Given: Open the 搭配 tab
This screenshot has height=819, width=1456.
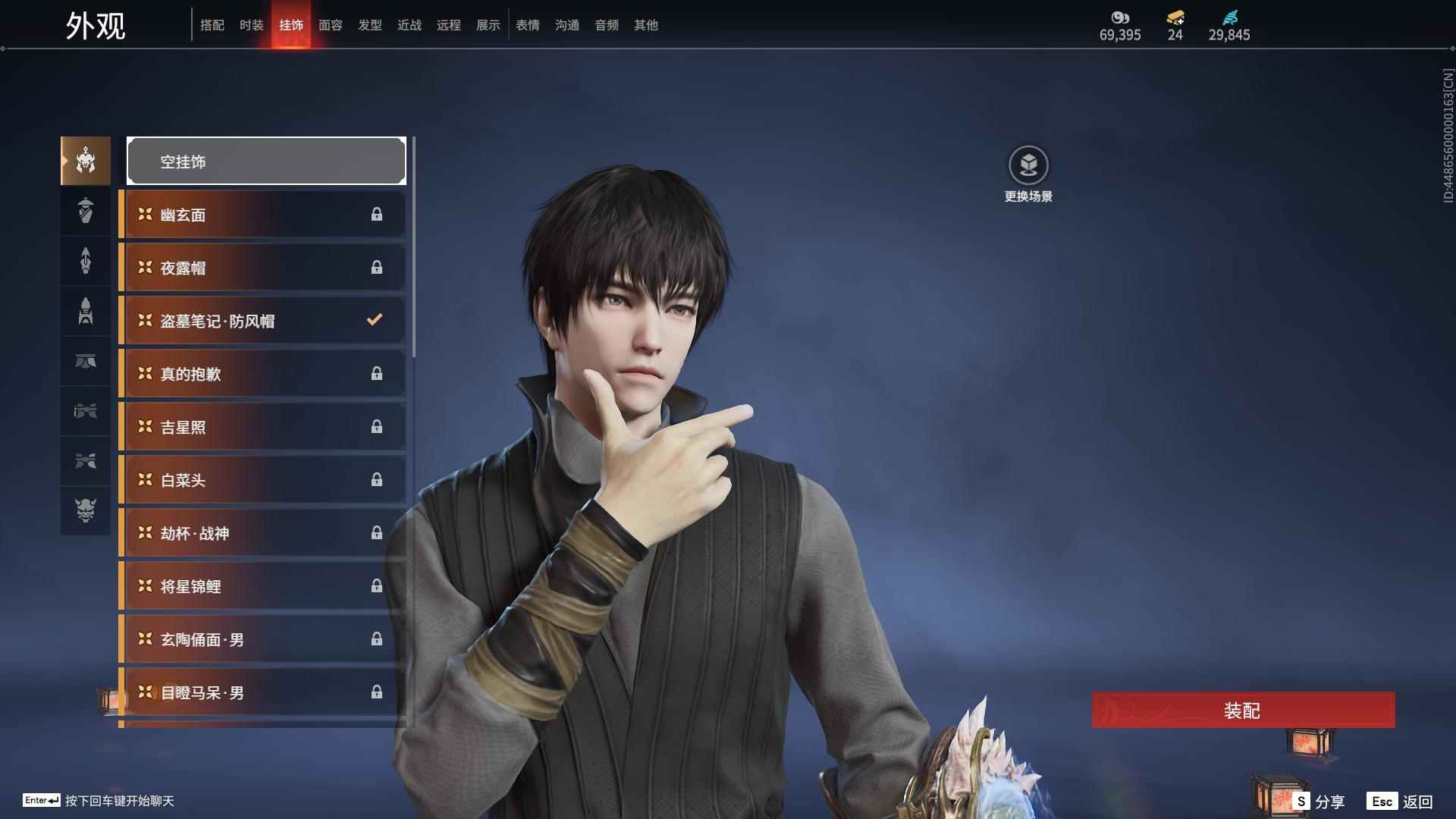Looking at the screenshot, I should point(212,25).
